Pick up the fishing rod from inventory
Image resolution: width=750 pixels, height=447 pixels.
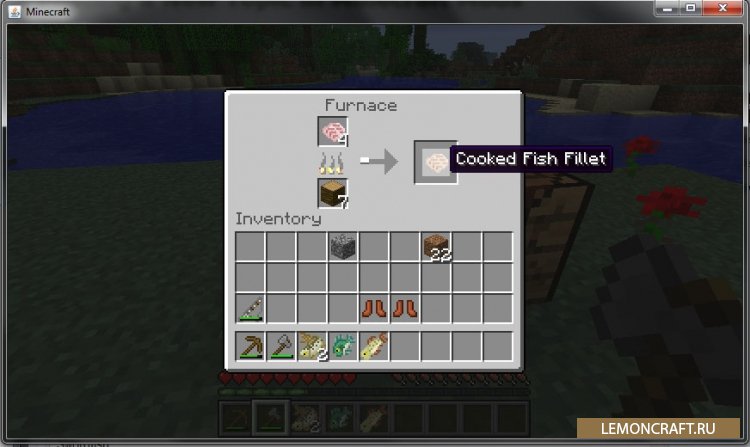pos(250,308)
